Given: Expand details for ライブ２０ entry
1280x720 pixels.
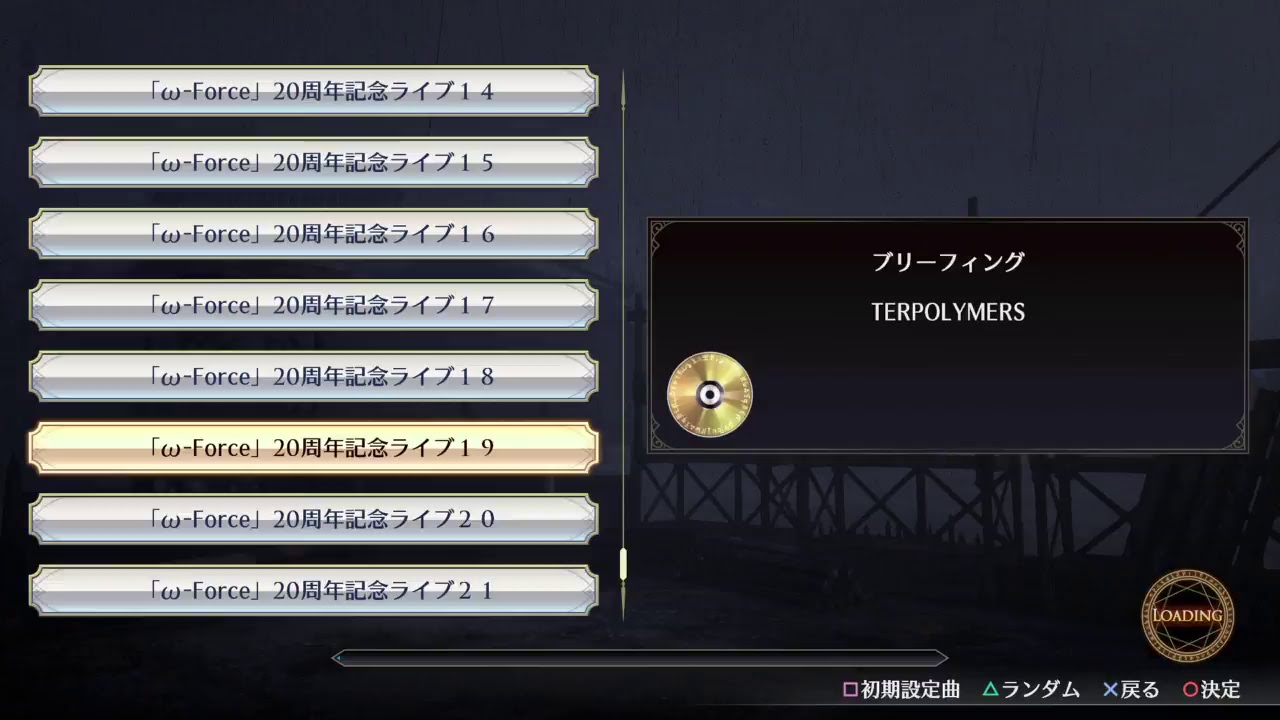Looking at the screenshot, I should (315, 519).
